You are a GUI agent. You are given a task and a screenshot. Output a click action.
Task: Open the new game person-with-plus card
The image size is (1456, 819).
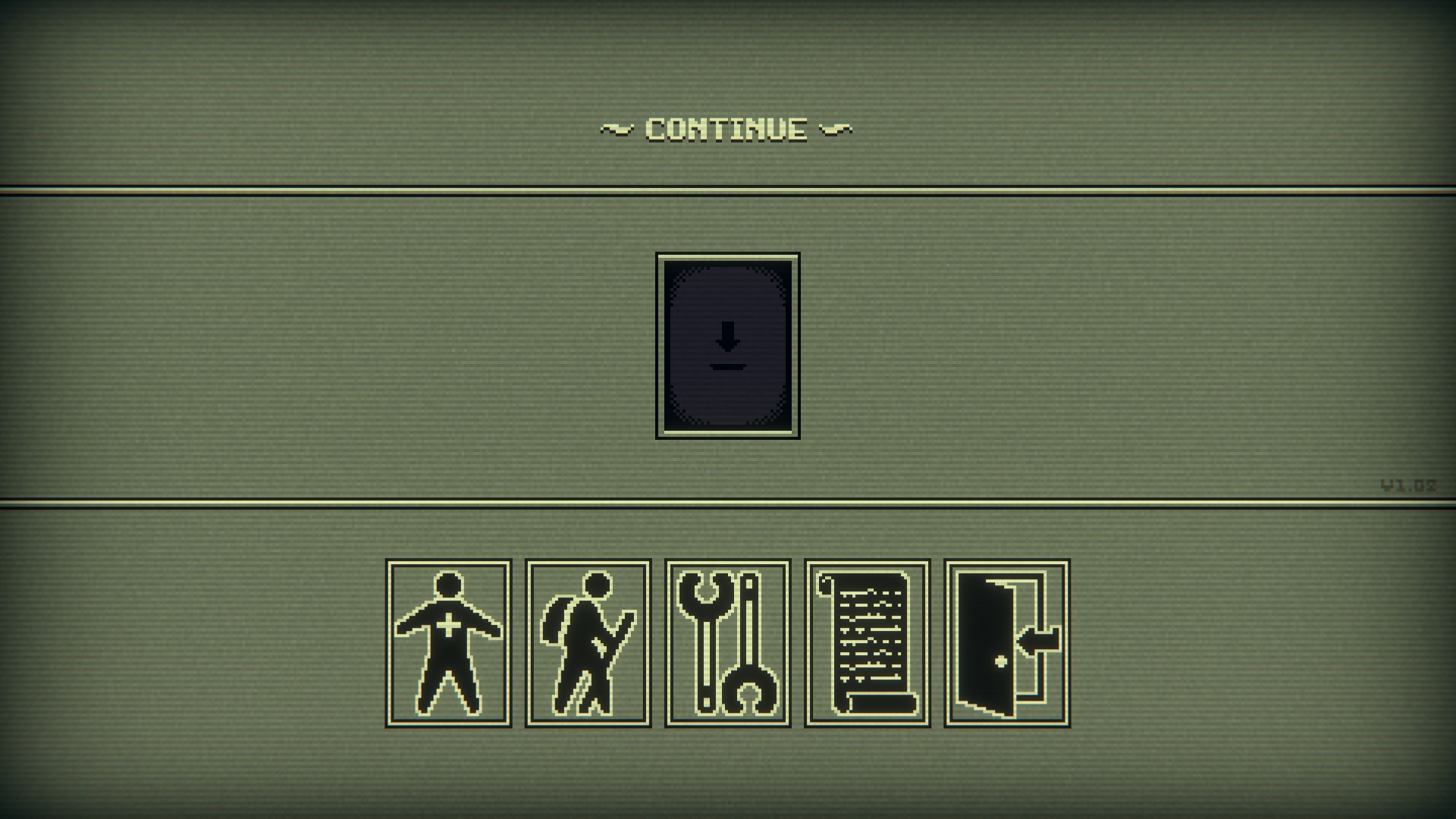point(448,643)
